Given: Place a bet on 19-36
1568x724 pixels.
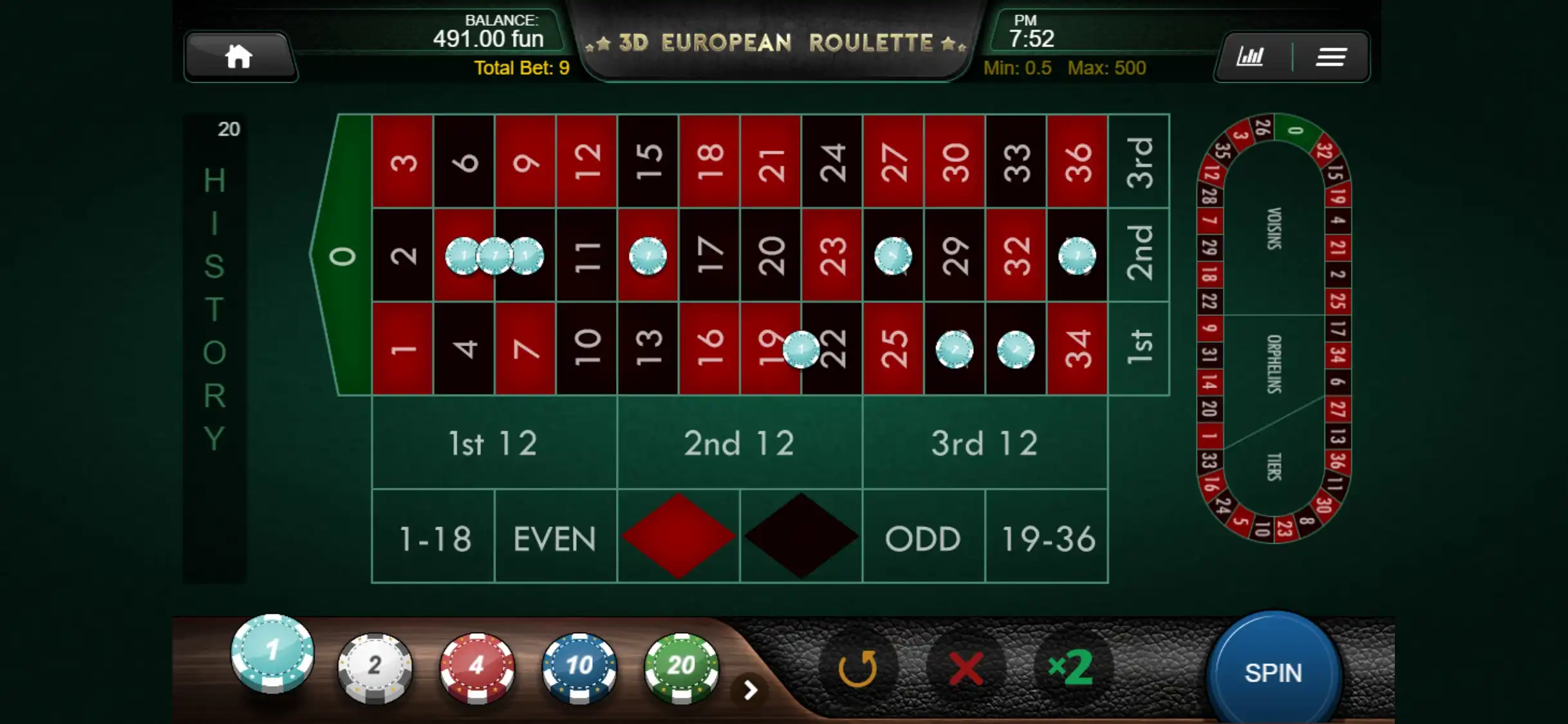Looking at the screenshot, I should [x=1047, y=538].
